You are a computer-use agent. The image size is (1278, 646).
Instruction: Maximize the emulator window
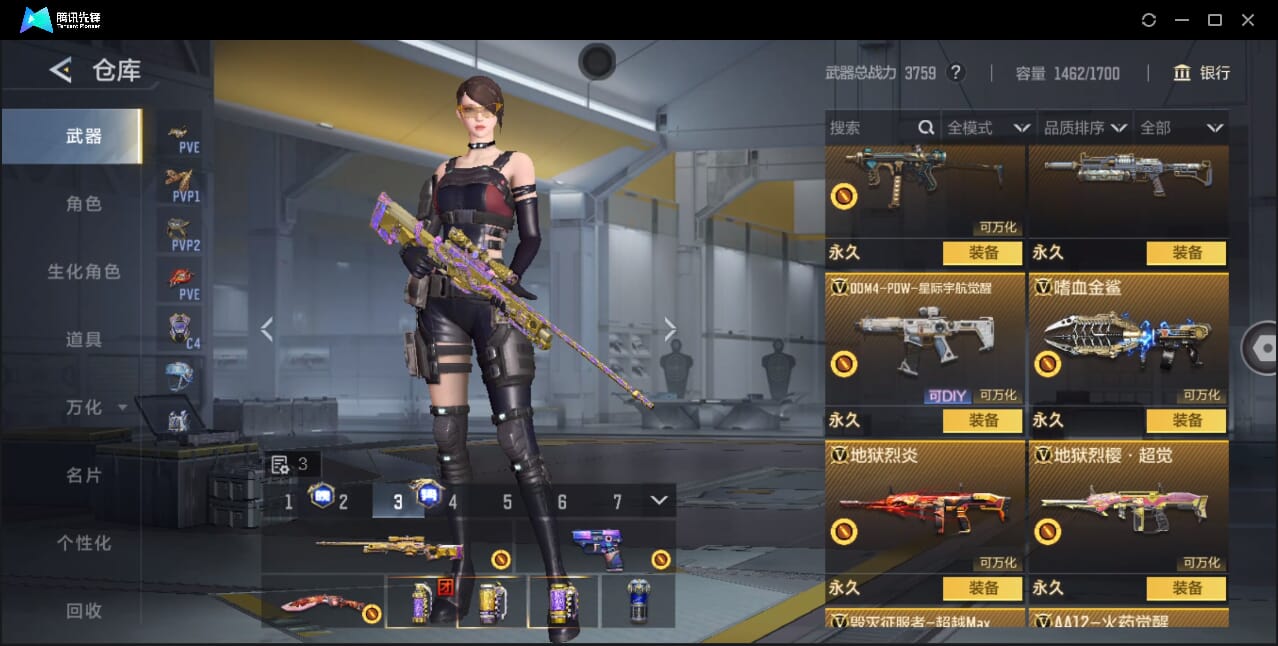1215,20
